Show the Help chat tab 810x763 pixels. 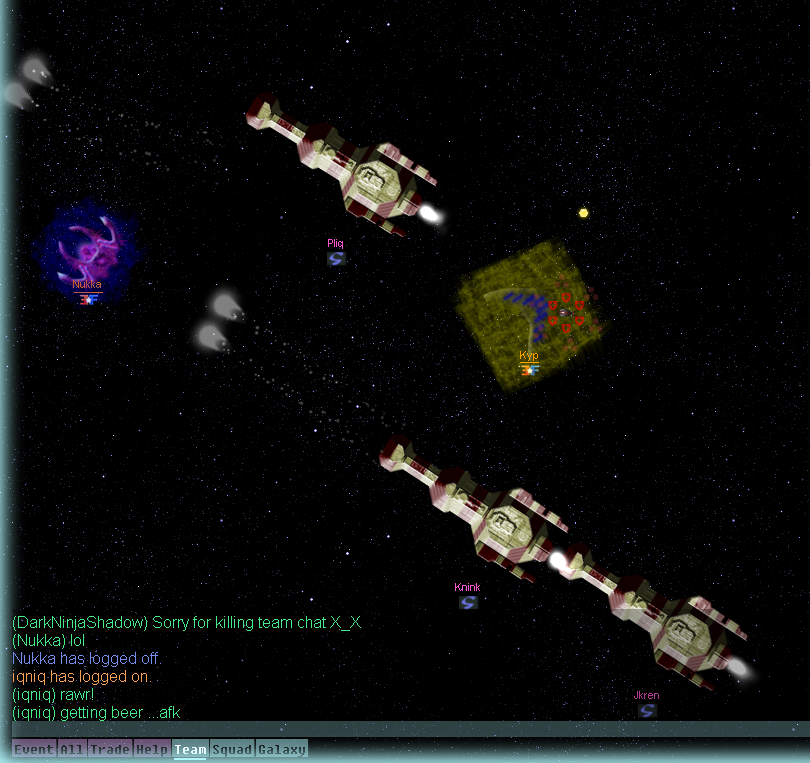pos(152,749)
